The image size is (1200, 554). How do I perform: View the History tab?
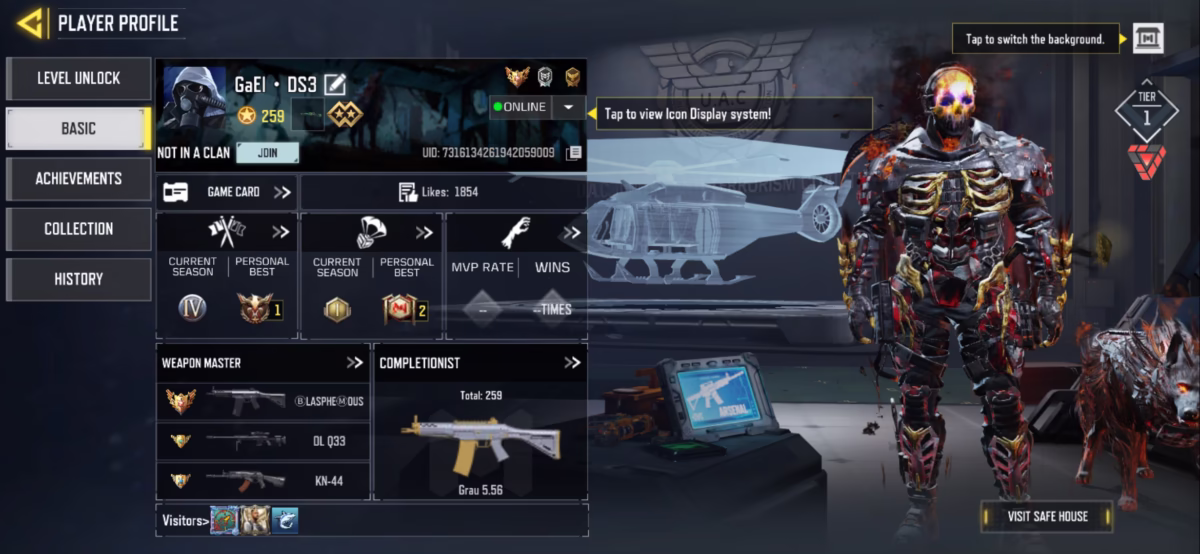pyautogui.click(x=78, y=279)
